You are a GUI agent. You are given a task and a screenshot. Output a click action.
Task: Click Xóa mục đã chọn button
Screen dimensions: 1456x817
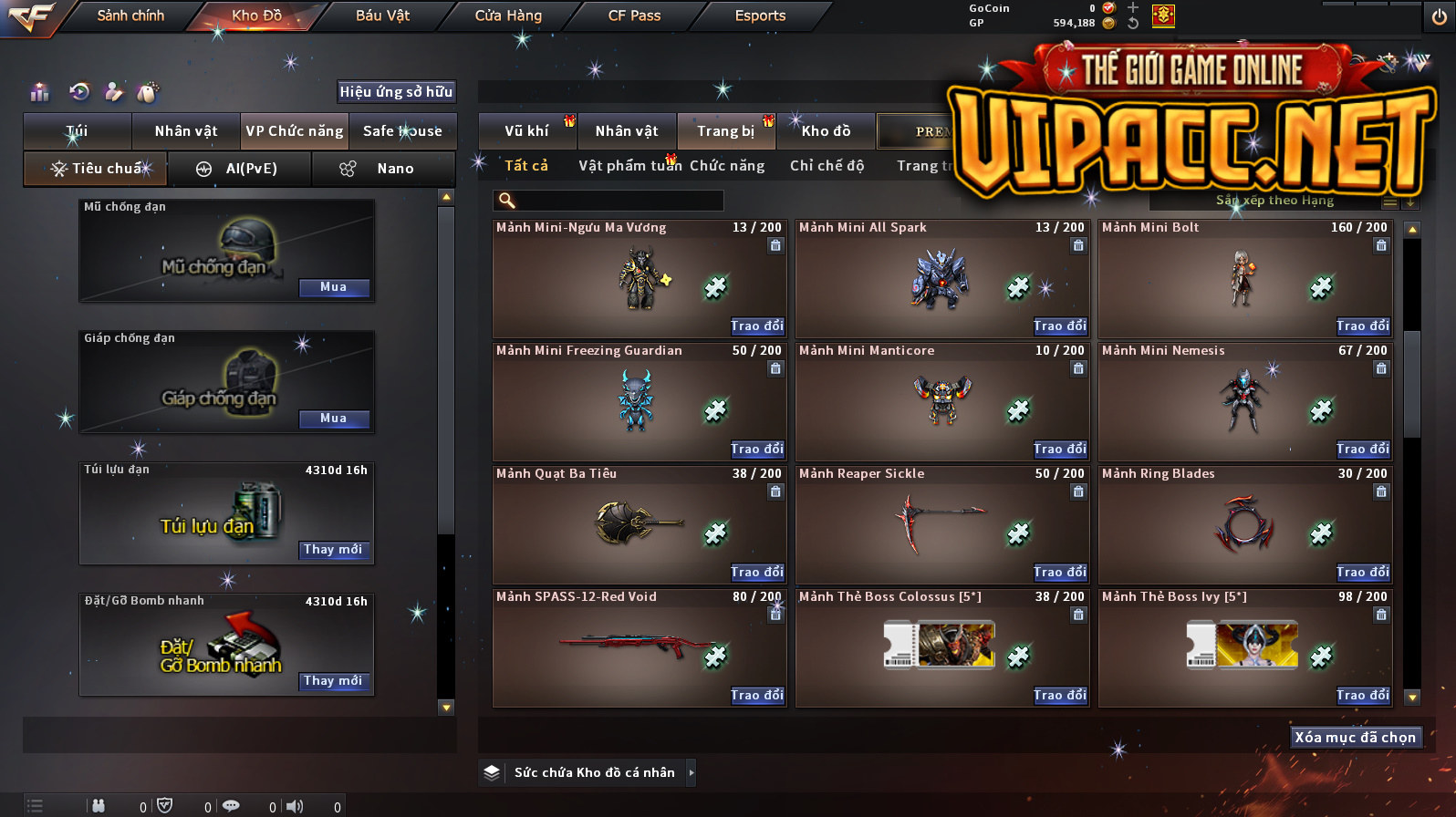tap(1355, 738)
